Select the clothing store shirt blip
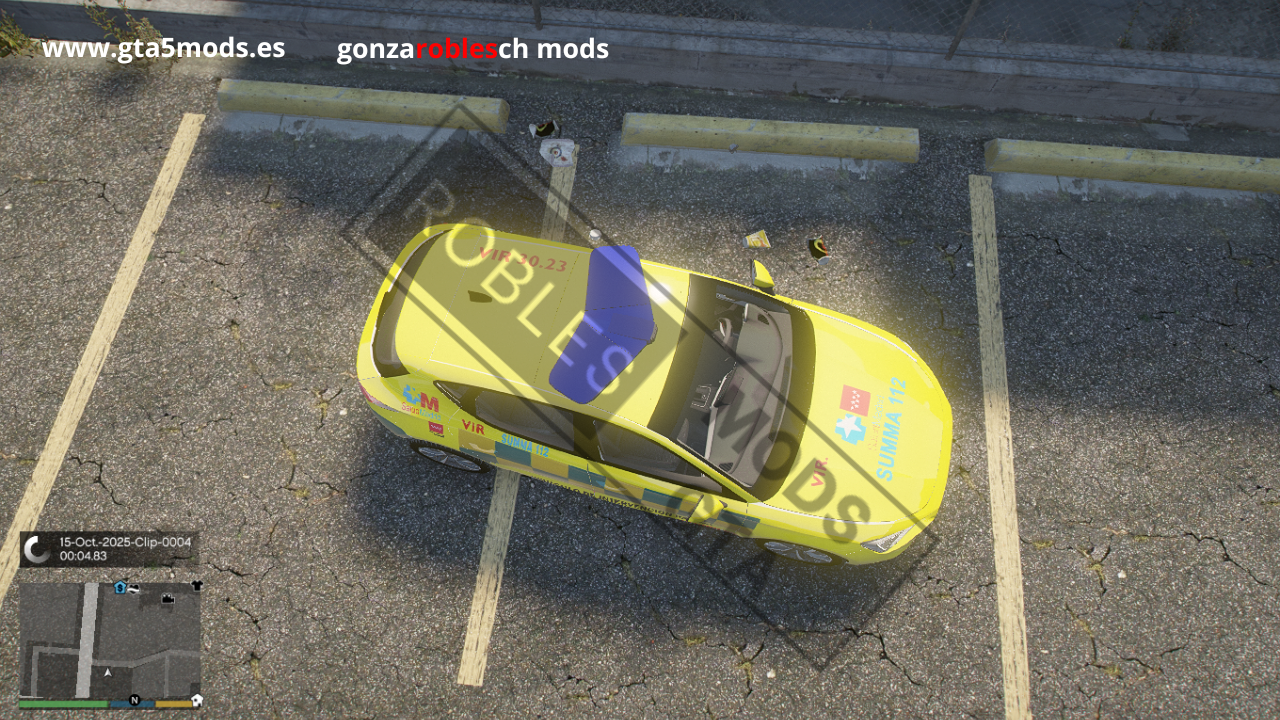This screenshot has height=720, width=1280. [197, 586]
